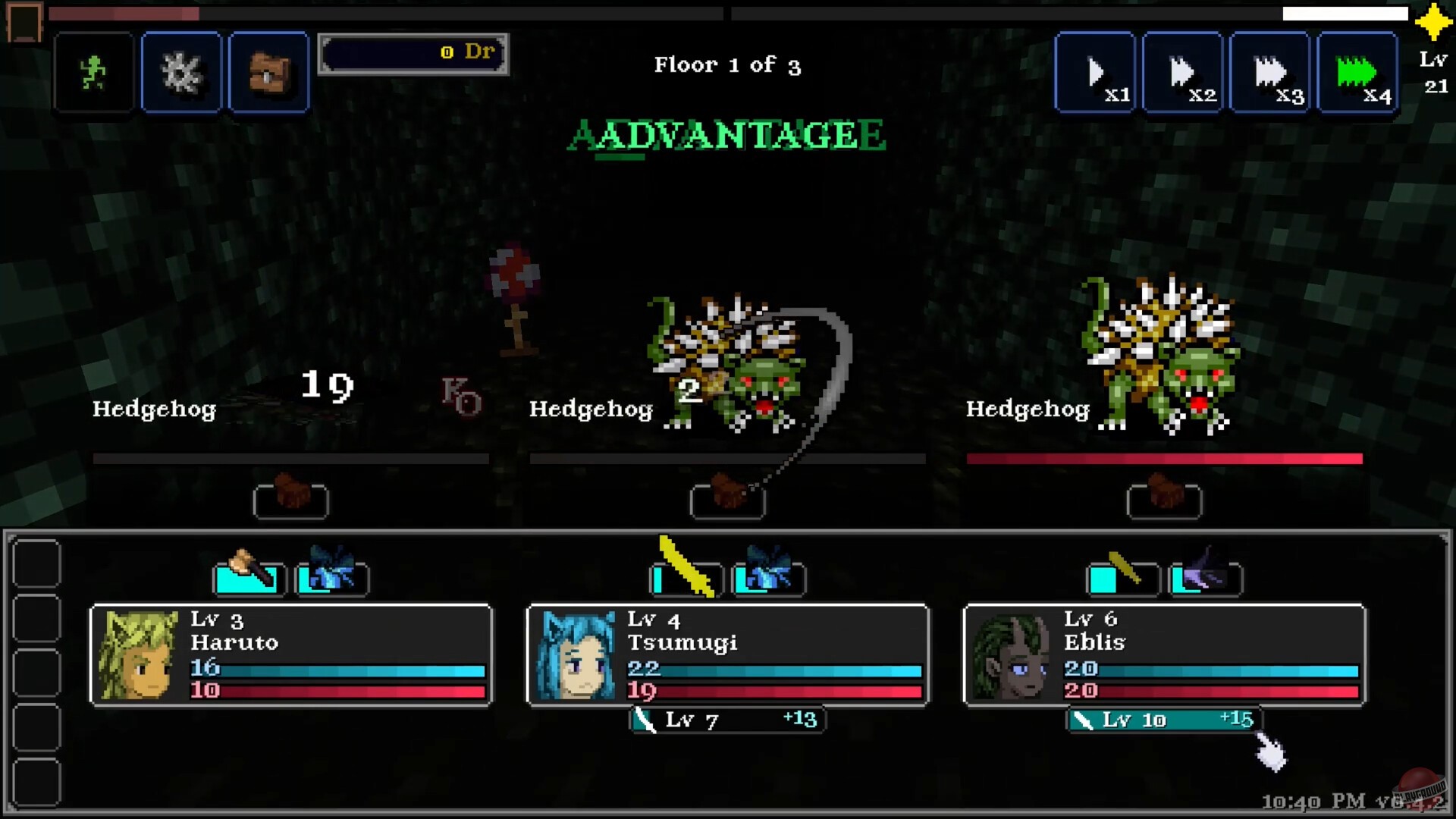Open Eblis's purple wing accessory slot
The width and height of the screenshot is (1456, 819).
(x=1206, y=579)
